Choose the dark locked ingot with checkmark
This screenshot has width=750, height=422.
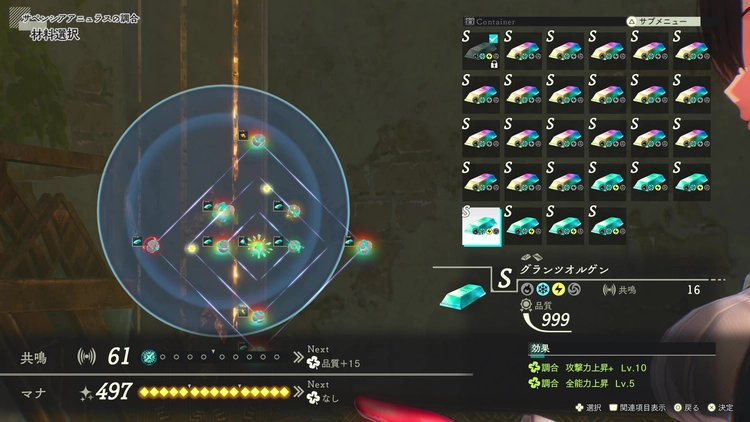tap(481, 51)
